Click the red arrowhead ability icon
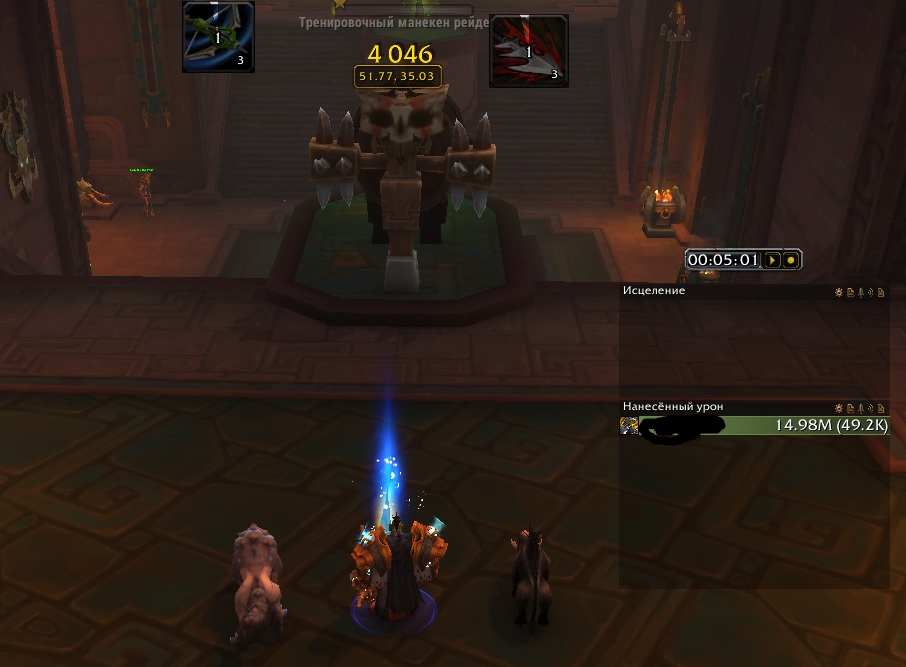The width and height of the screenshot is (906, 667). (x=529, y=51)
